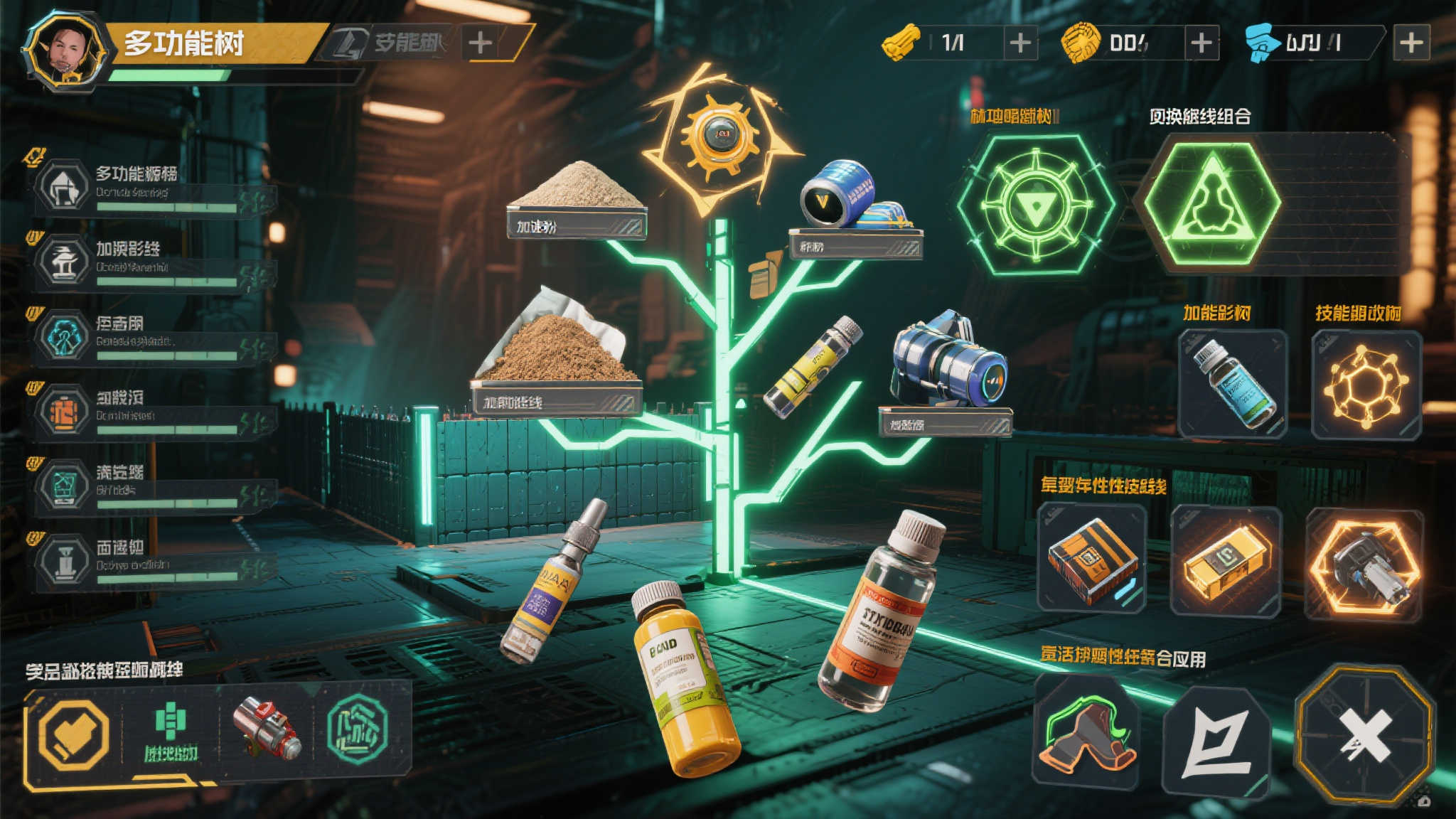This screenshot has height=819, width=1456.
Task: Add more yellow glove currency
Action: coord(1020,43)
